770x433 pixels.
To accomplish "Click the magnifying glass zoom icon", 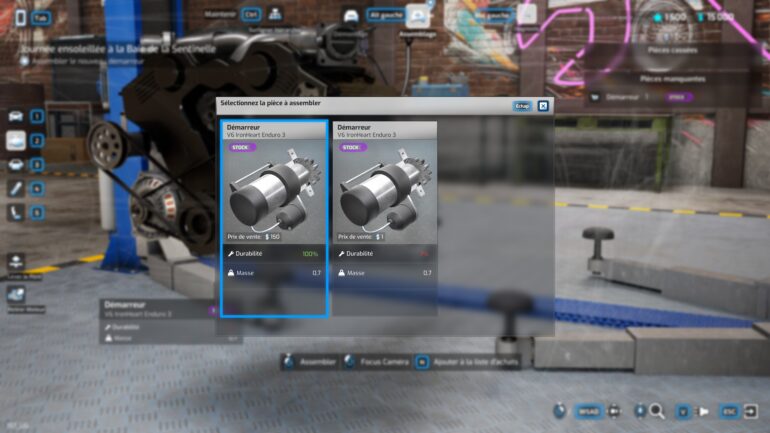I will tap(657, 411).
